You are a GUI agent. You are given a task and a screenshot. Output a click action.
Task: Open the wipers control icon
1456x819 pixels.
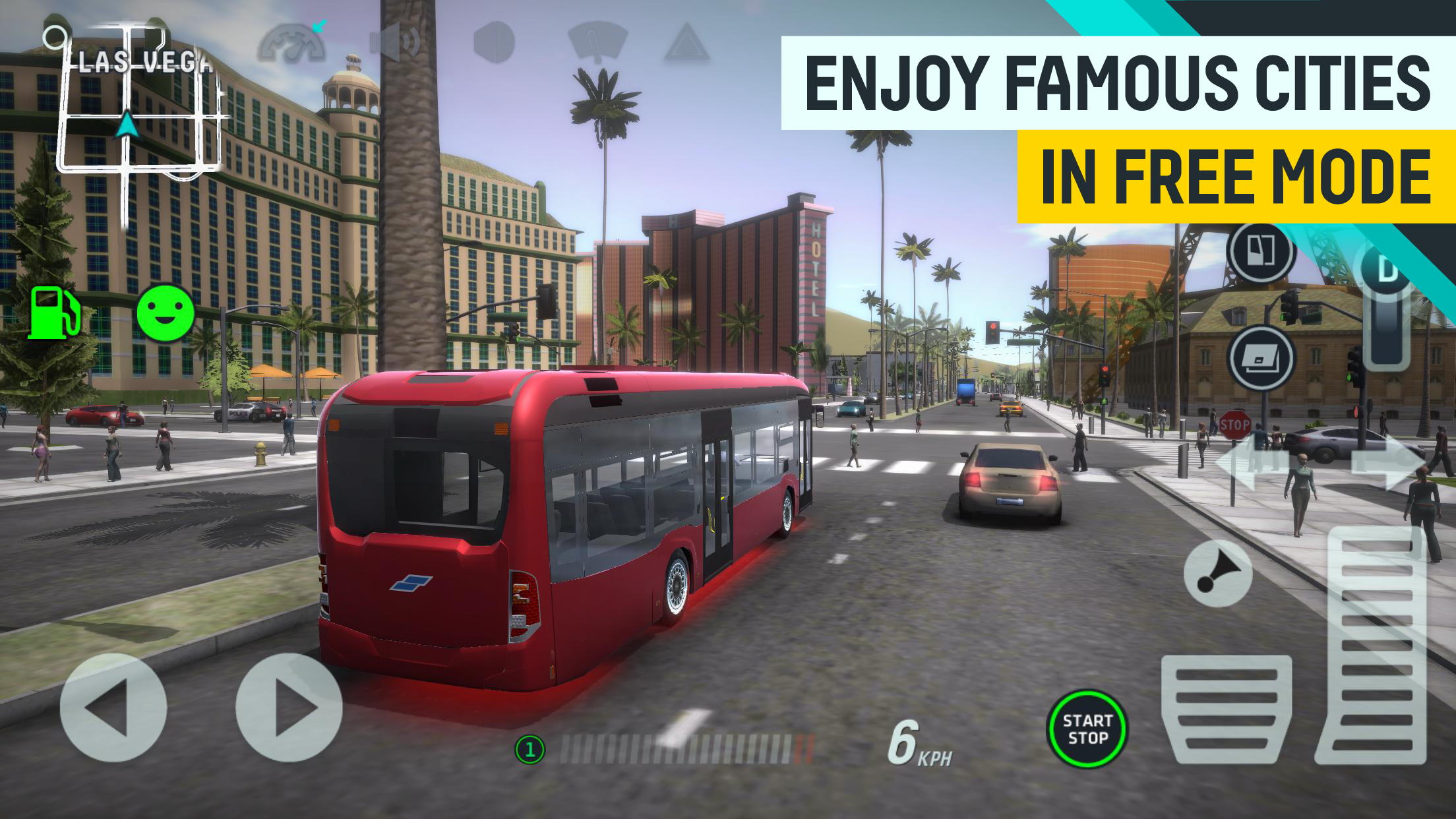(597, 41)
